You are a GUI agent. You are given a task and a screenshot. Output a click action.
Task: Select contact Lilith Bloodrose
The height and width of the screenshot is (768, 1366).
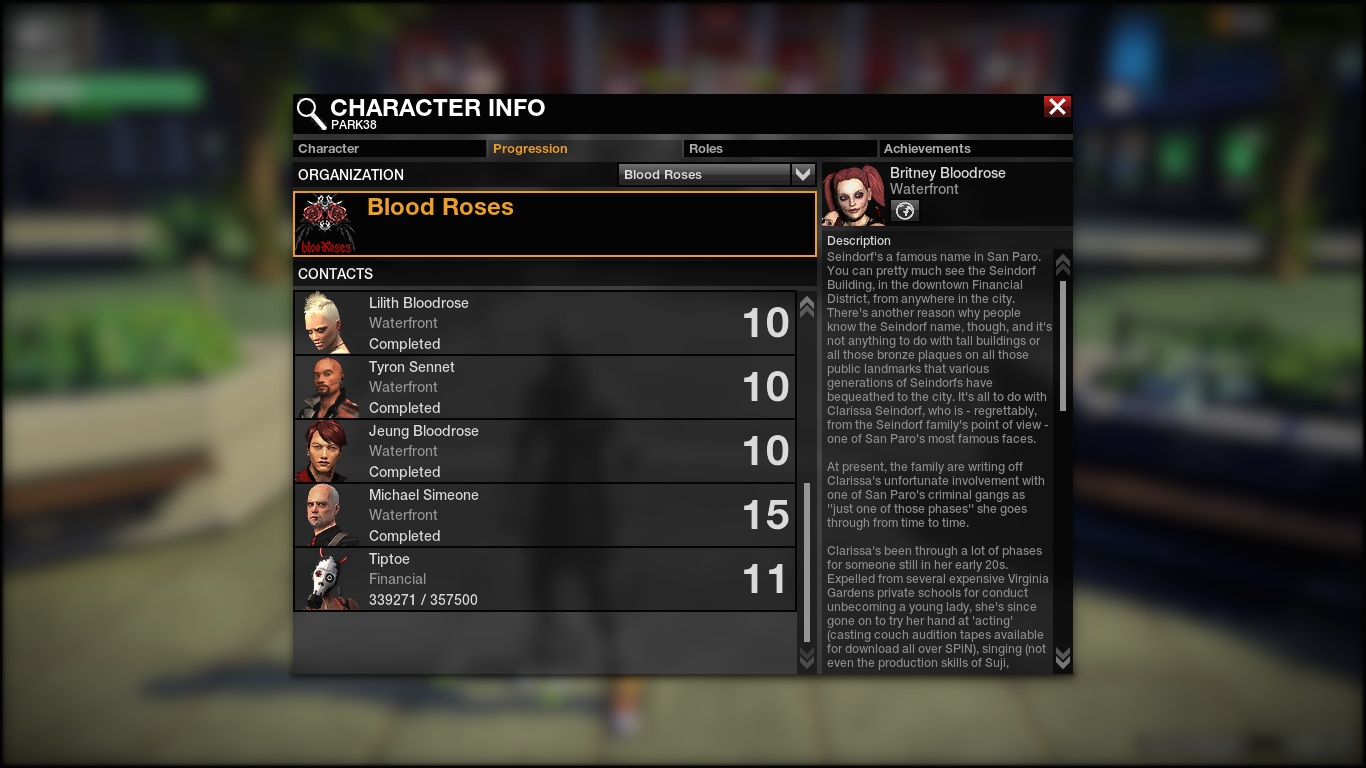coord(545,323)
